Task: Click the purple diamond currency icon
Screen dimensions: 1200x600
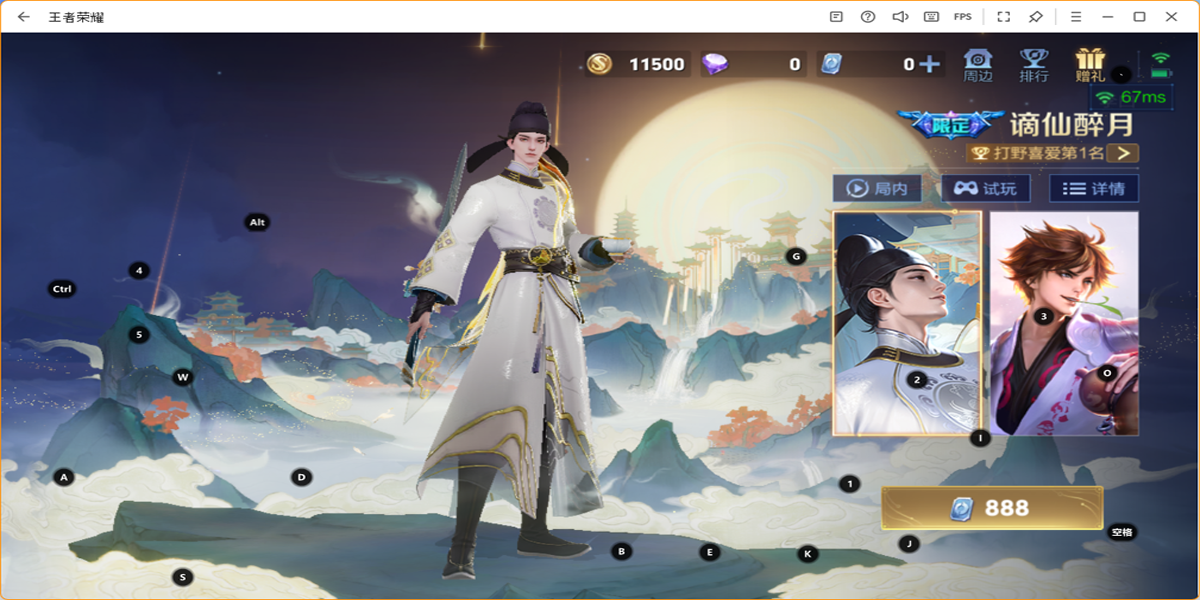Action: tap(715, 64)
